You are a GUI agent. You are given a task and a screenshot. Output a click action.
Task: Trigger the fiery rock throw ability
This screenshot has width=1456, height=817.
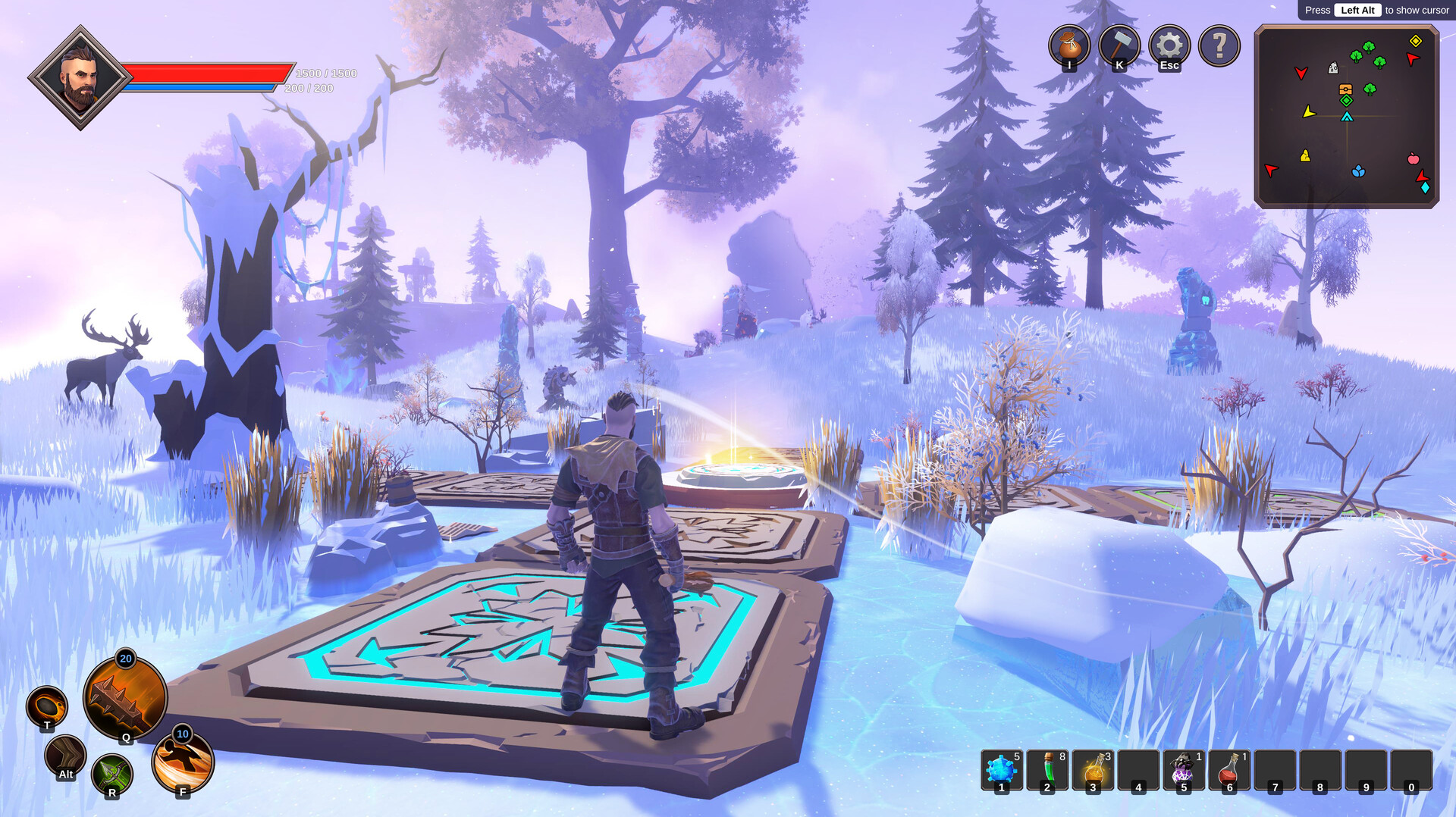point(47,706)
